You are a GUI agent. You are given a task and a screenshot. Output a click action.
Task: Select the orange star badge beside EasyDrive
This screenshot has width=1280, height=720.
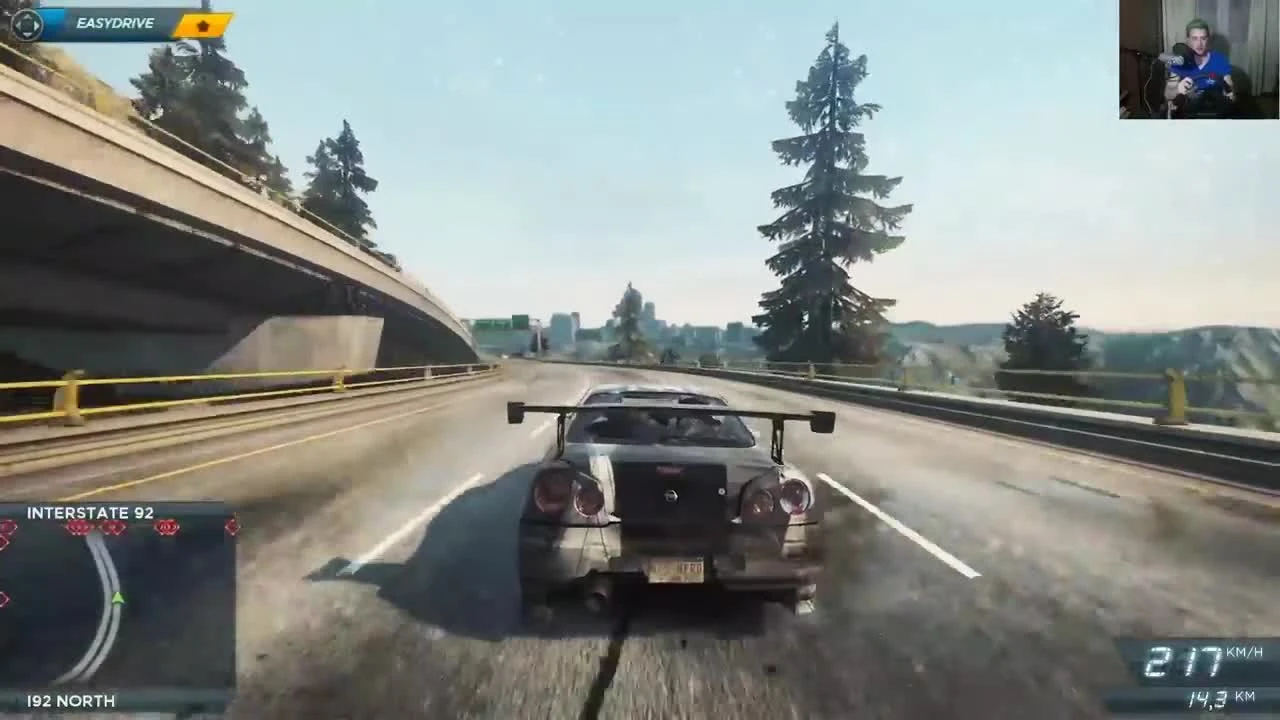200,24
